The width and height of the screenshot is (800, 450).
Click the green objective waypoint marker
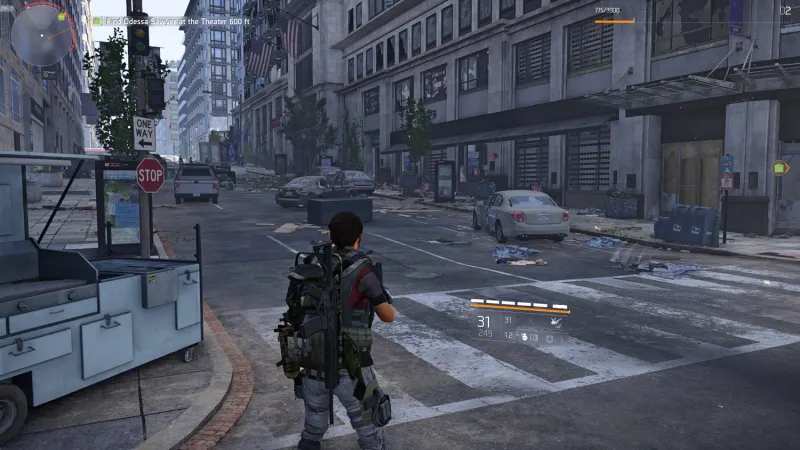(x=781, y=168)
